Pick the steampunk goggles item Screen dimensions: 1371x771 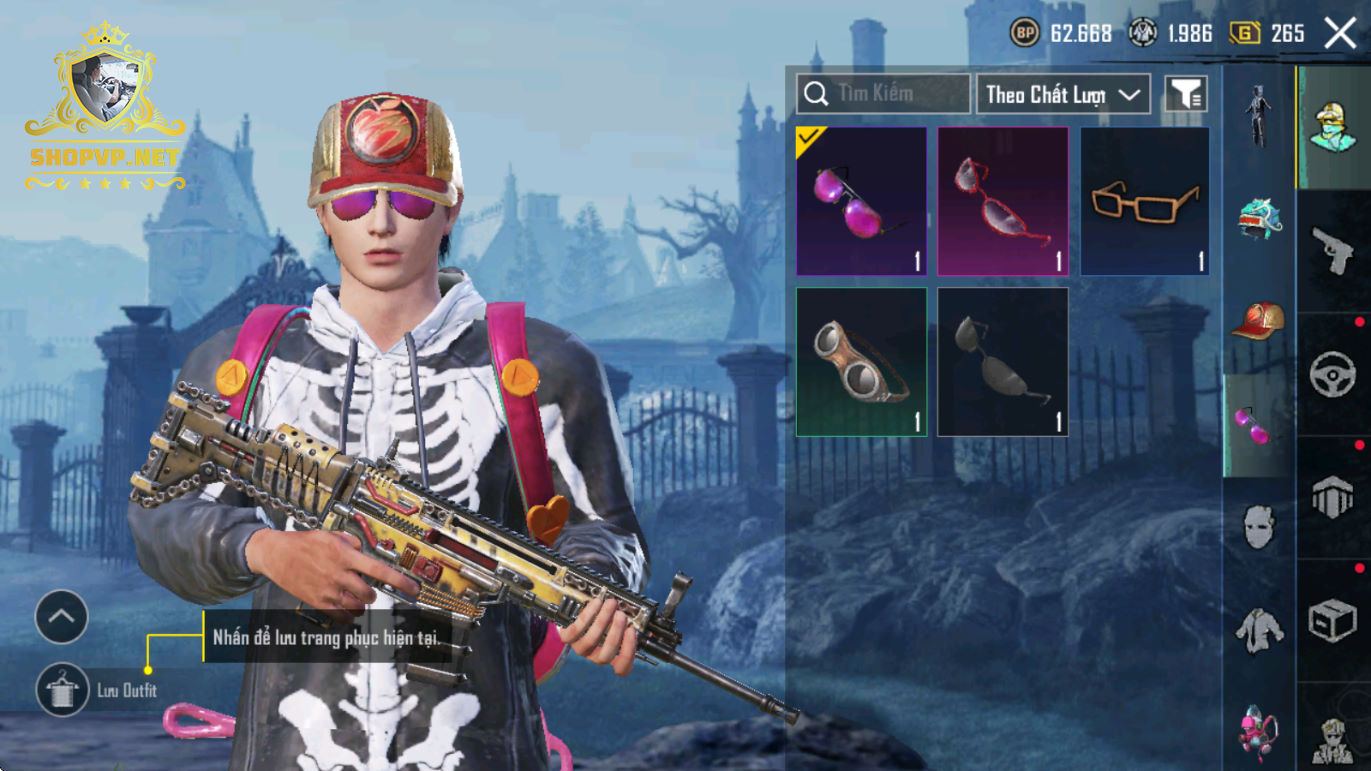[x=861, y=362]
